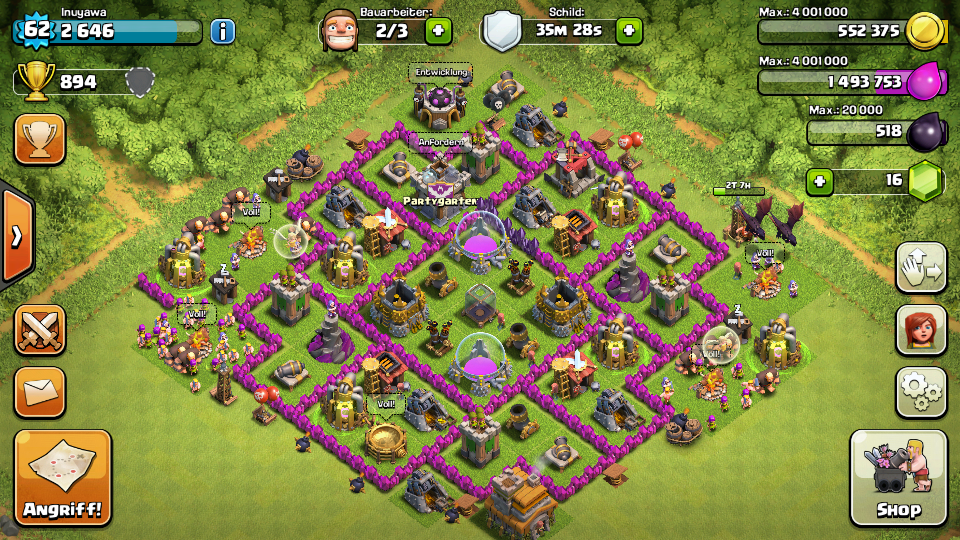Tap the builder face icon
960x540 pixels.
[x=340, y=30]
